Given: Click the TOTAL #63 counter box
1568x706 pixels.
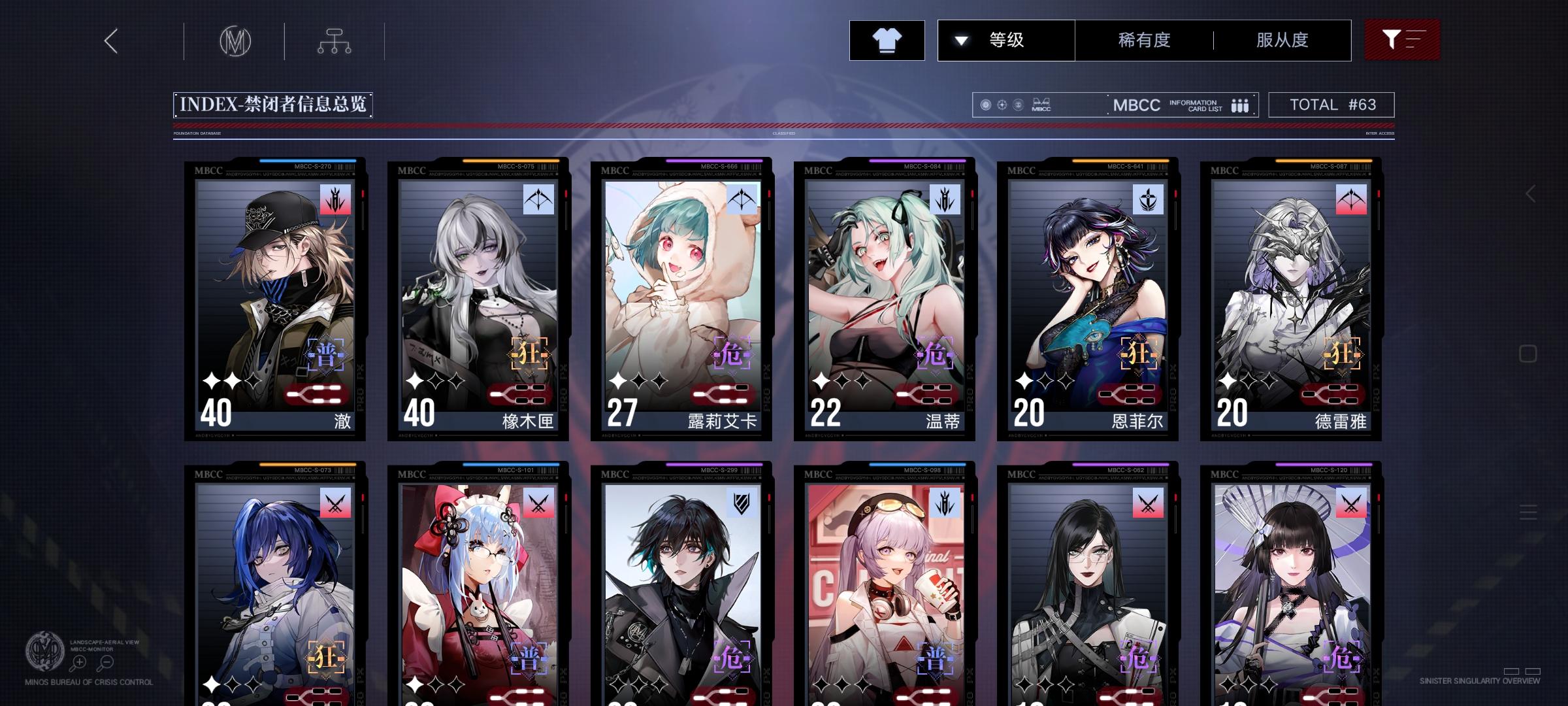Looking at the screenshot, I should [x=1330, y=103].
